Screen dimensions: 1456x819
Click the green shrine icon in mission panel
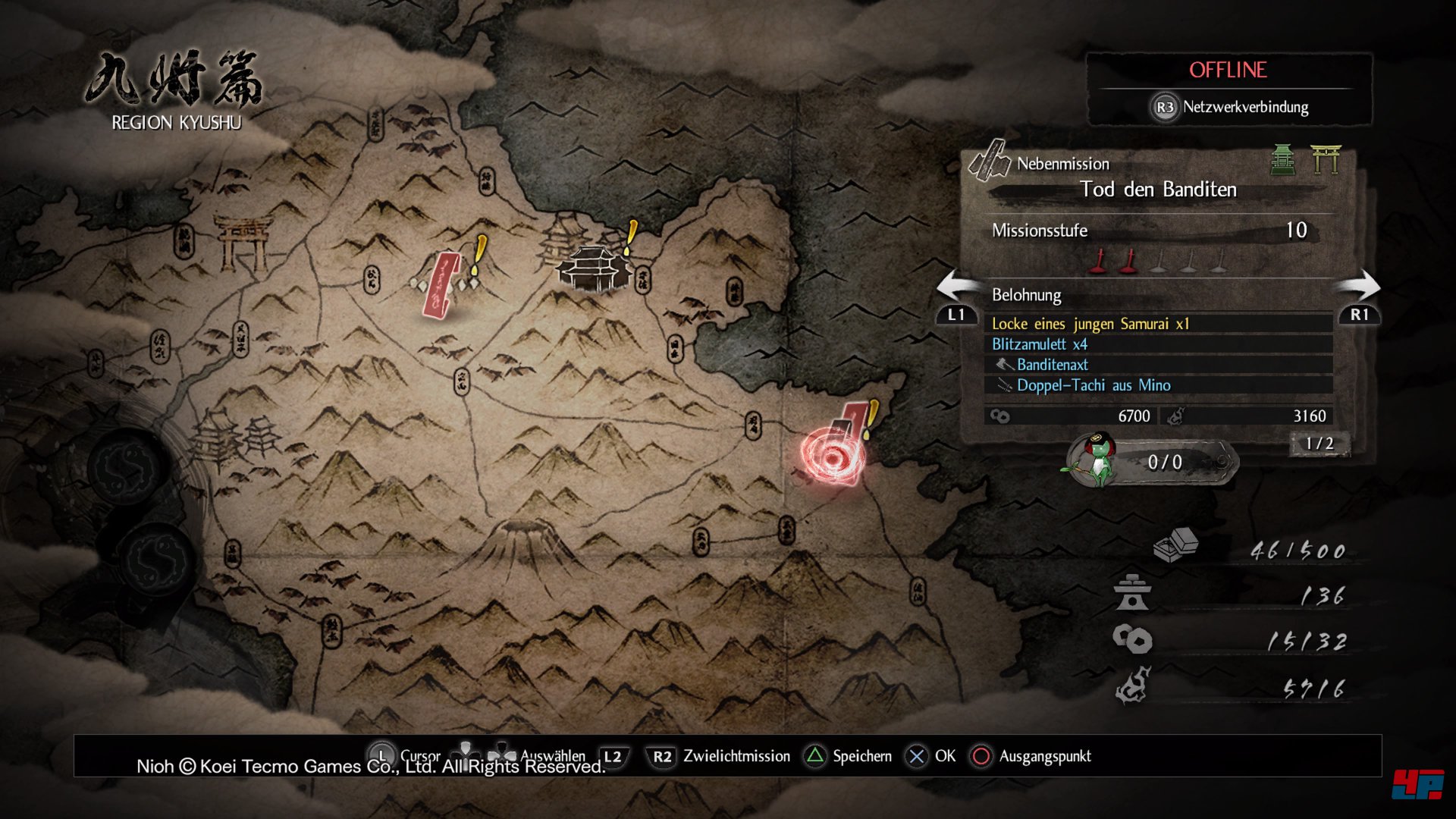pyautogui.click(x=1283, y=159)
